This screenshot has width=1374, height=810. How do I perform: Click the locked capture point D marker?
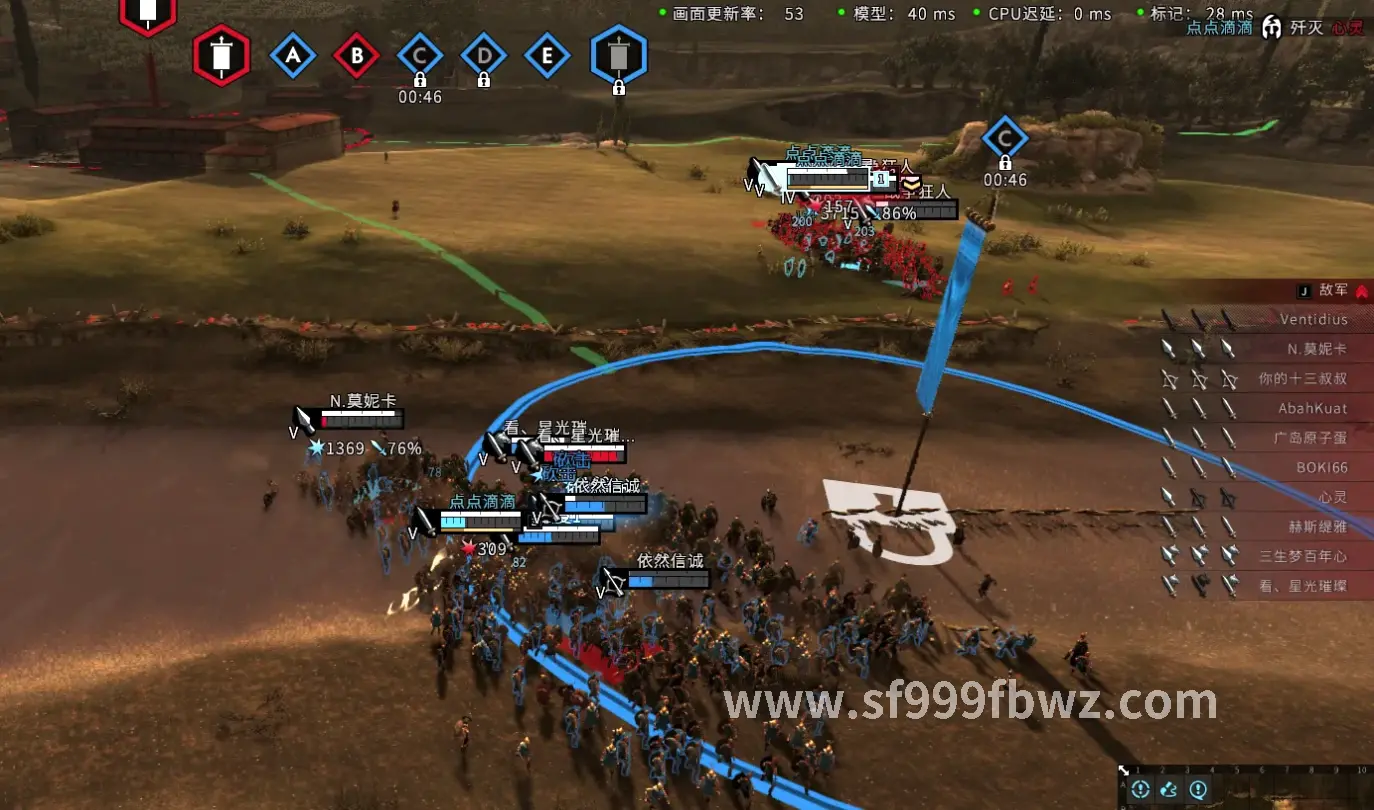[x=484, y=56]
